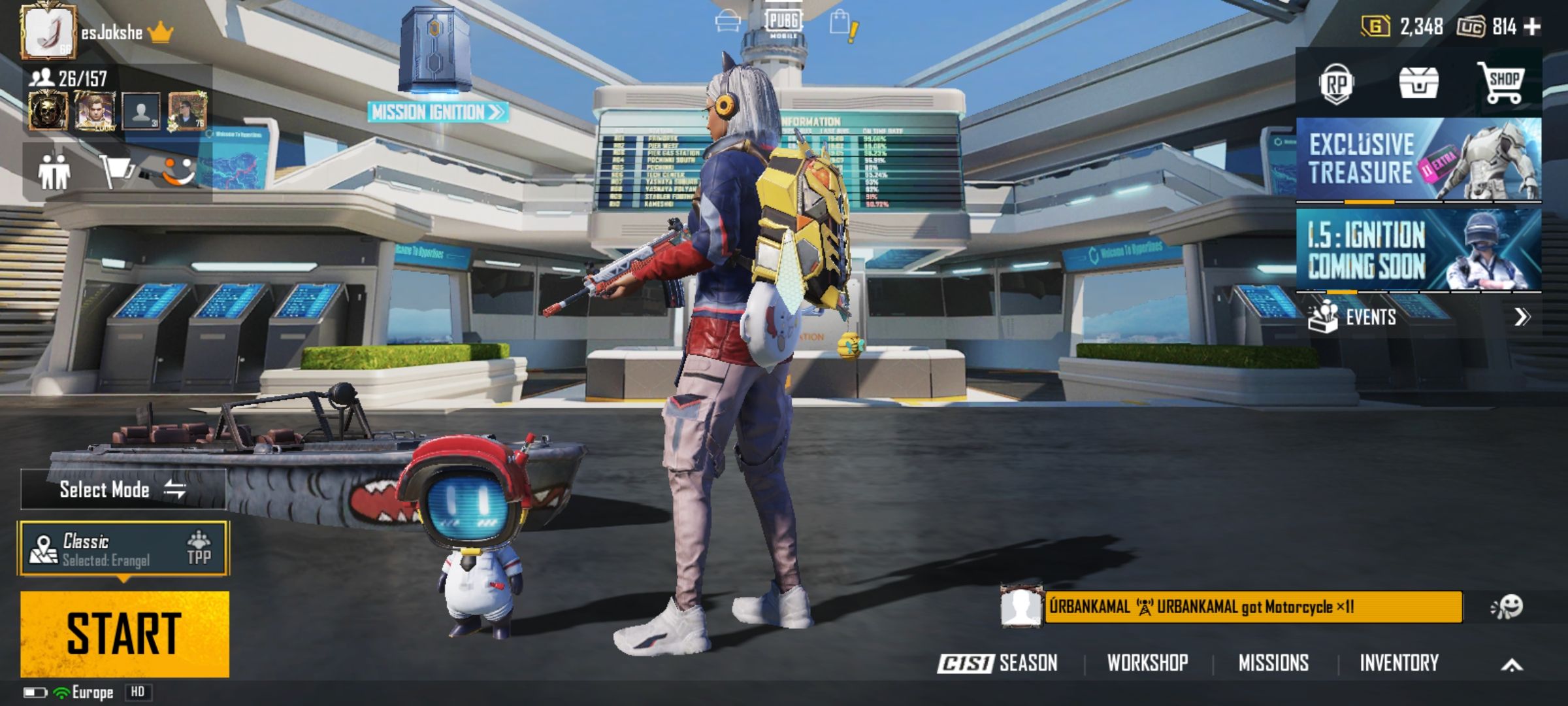
Task: Open the Season menu
Action: tap(998, 663)
